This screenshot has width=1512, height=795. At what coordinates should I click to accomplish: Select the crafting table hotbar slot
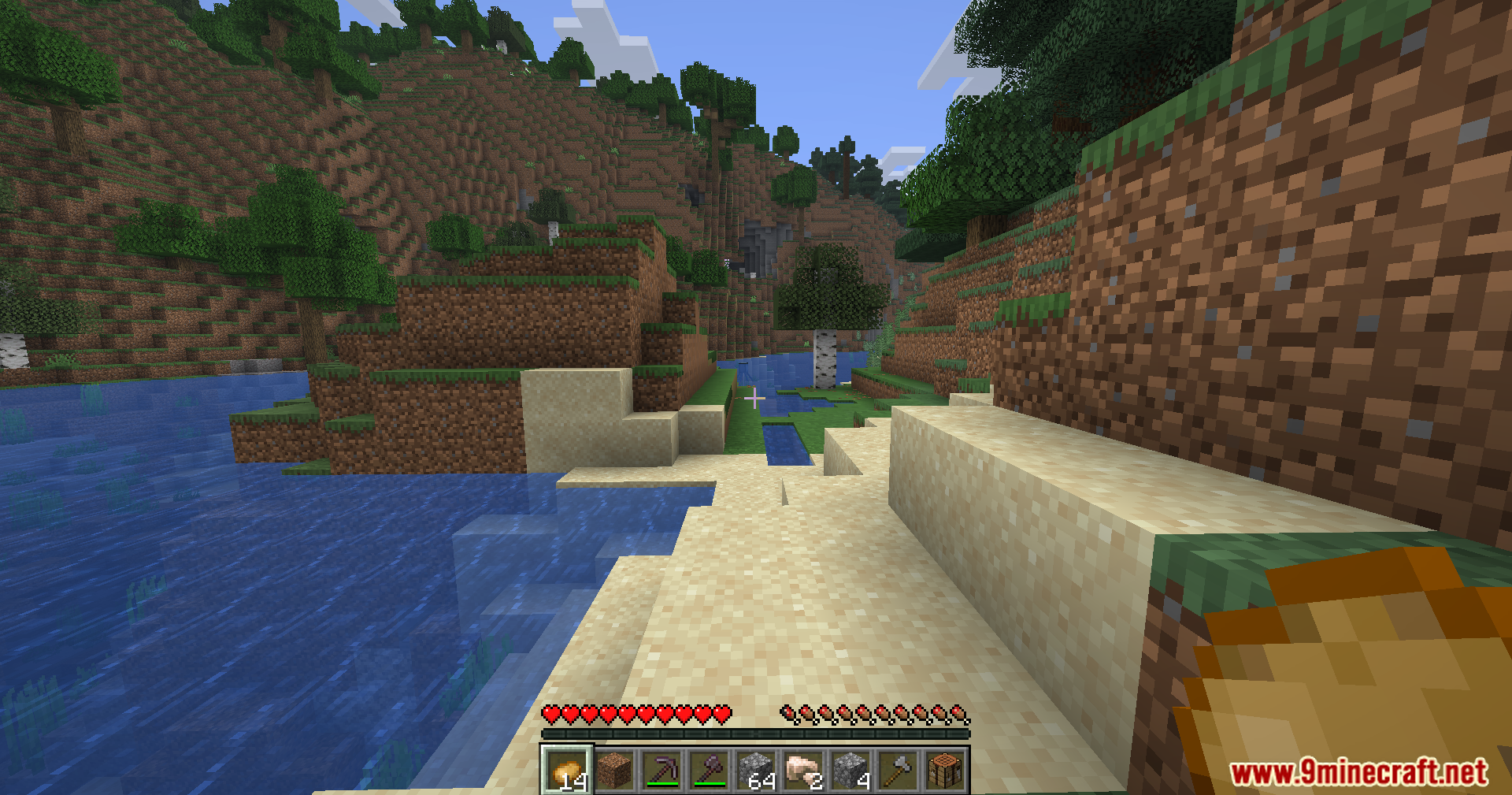tap(945, 771)
